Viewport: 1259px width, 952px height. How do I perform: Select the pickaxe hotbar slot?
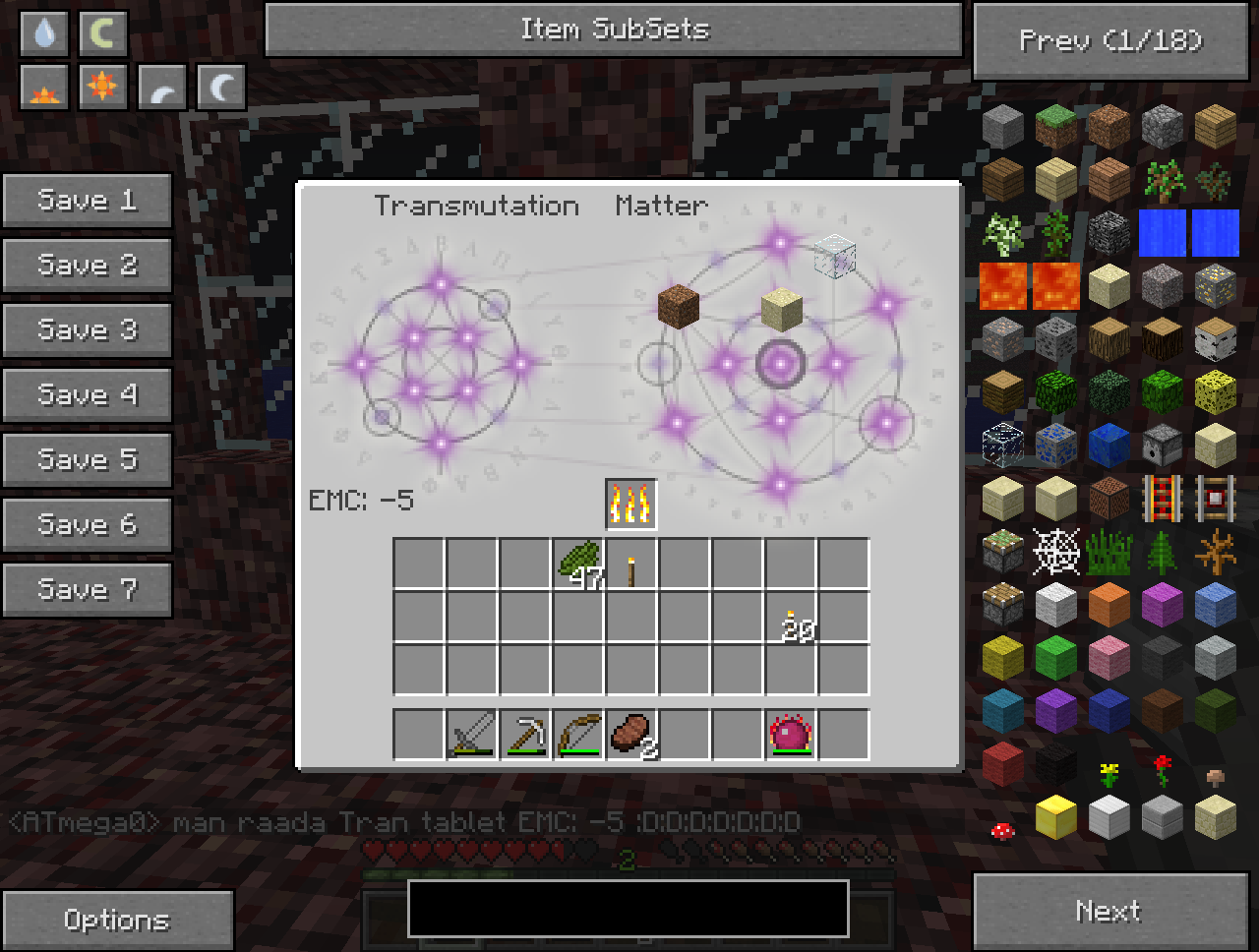pyautogui.click(x=525, y=734)
